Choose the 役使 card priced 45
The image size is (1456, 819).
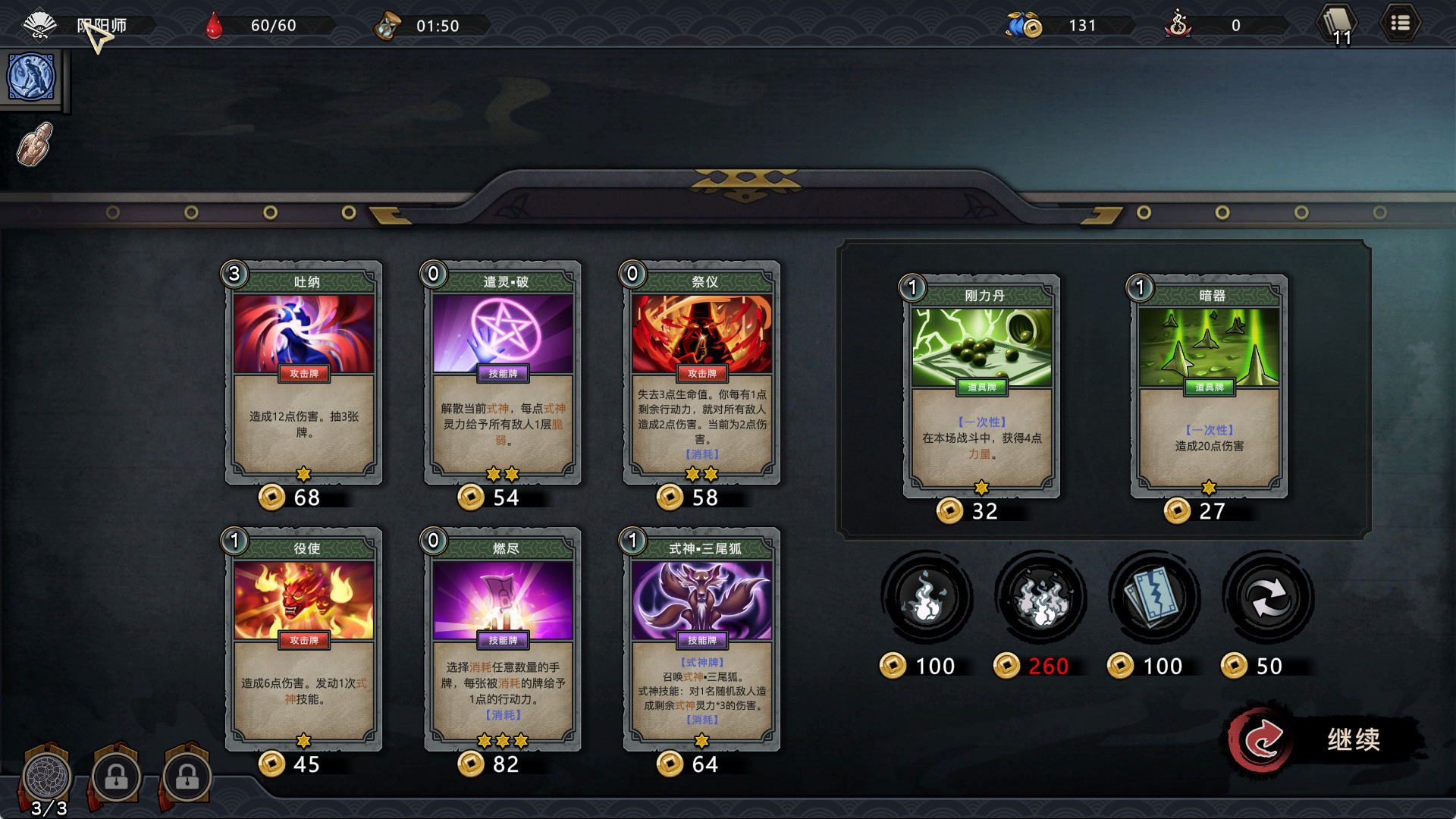303,639
